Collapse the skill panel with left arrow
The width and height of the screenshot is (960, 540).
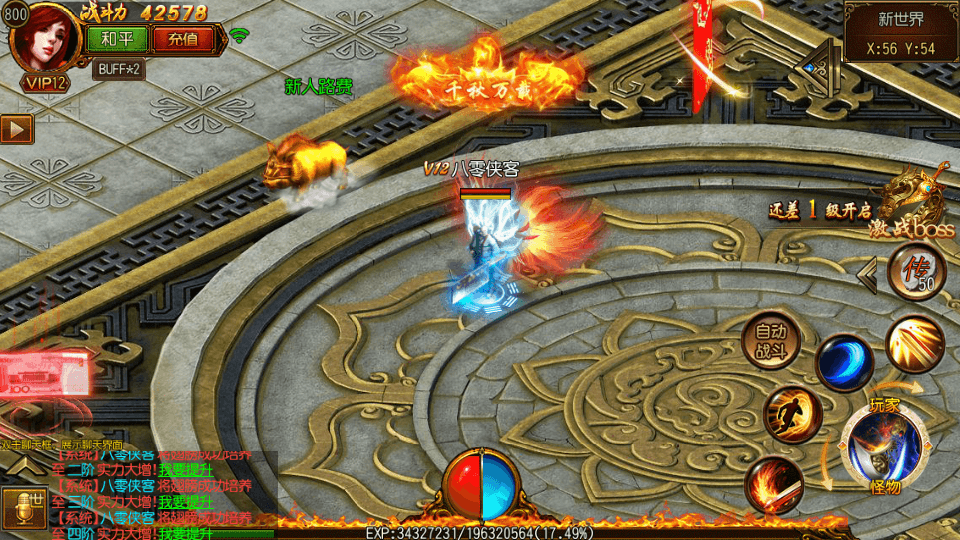coord(868,273)
